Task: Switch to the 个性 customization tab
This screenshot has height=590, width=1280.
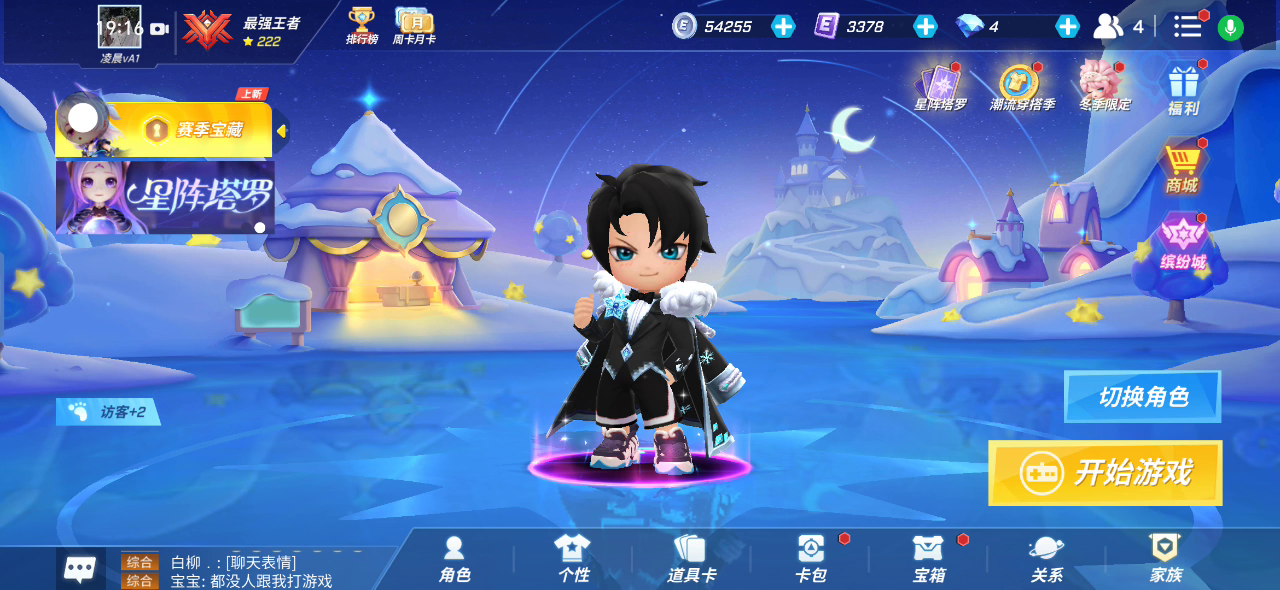Action: 573,559
